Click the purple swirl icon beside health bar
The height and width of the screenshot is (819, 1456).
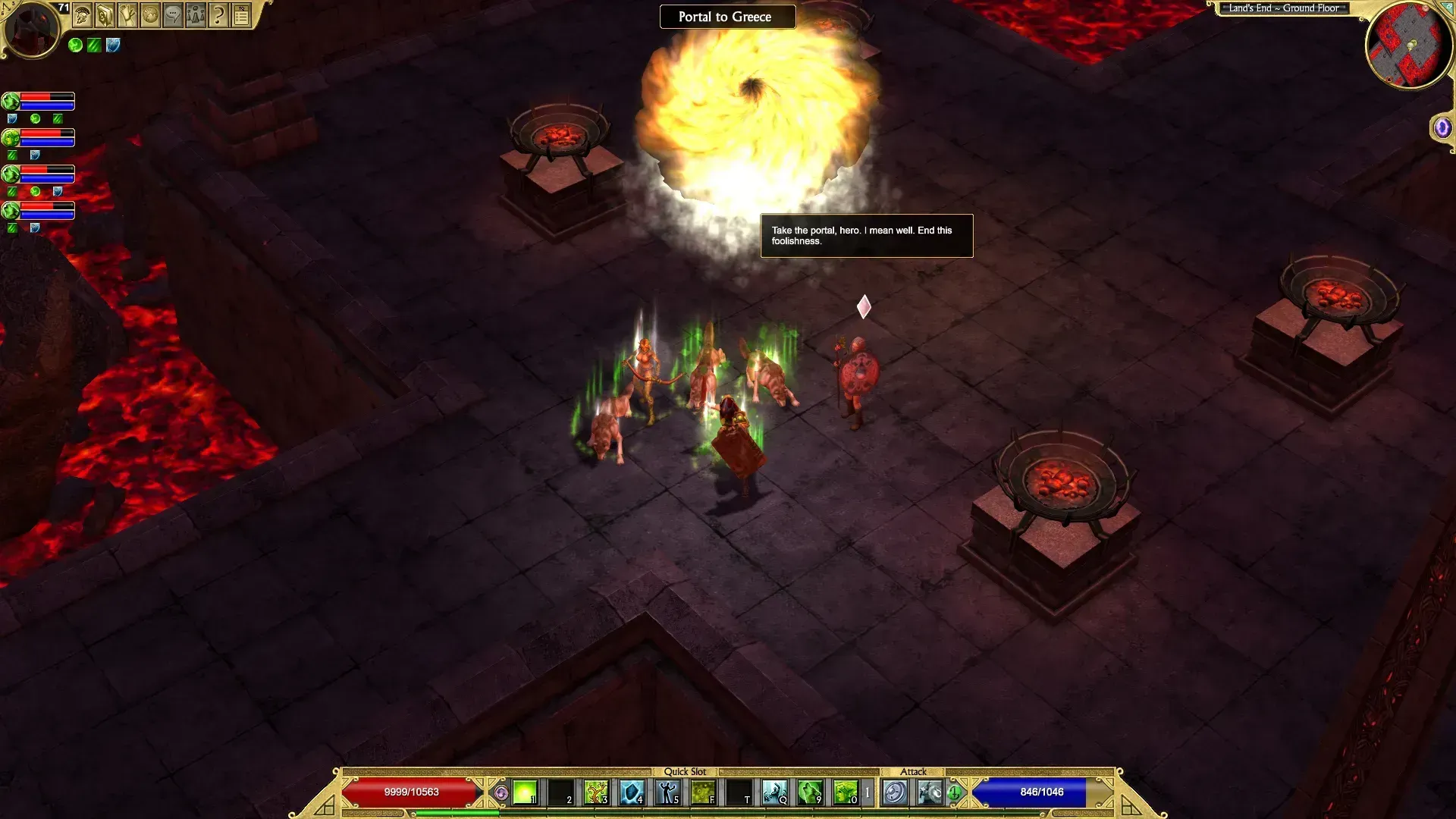click(500, 793)
